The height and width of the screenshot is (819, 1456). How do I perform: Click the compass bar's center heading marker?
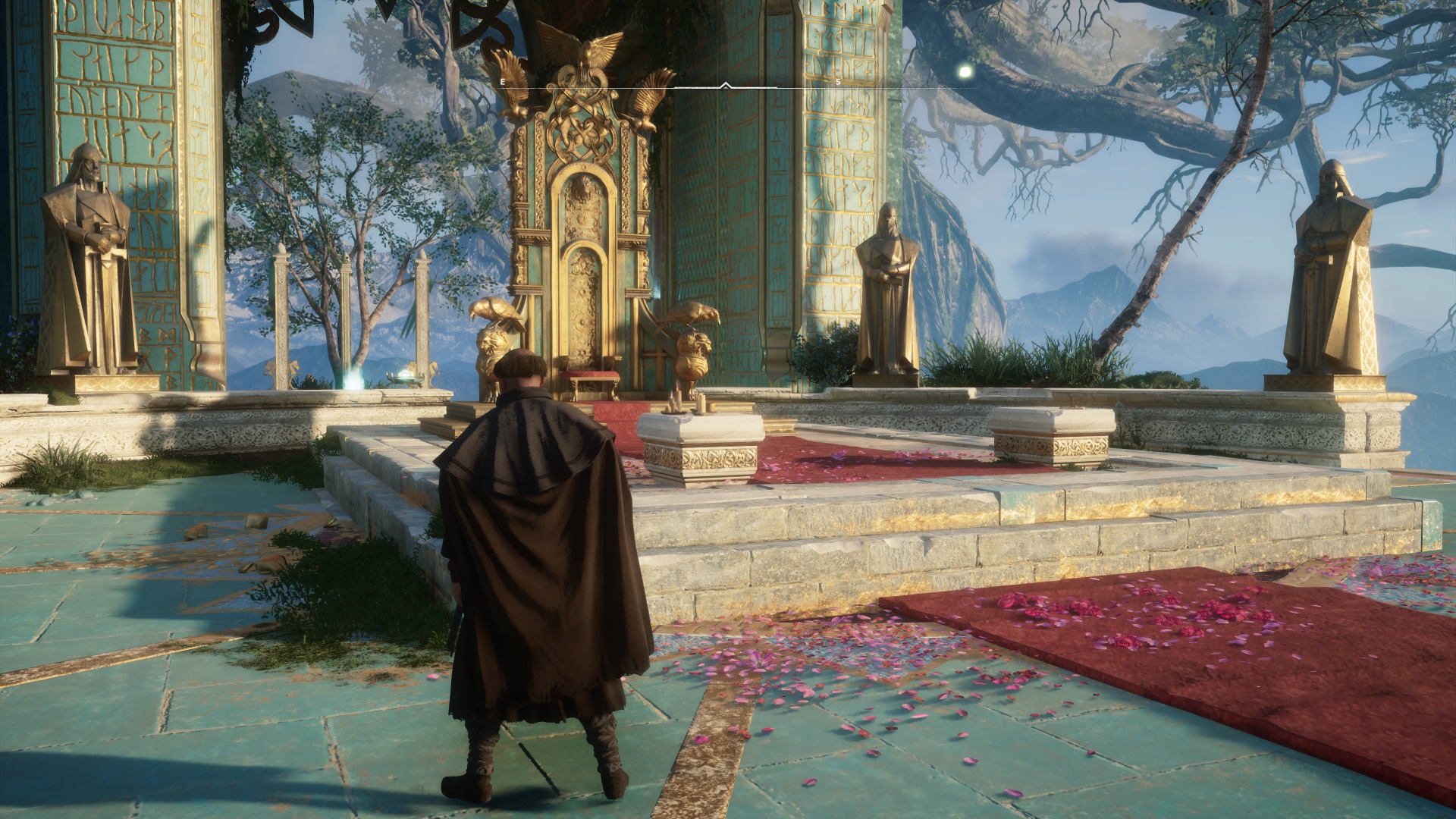tap(726, 86)
